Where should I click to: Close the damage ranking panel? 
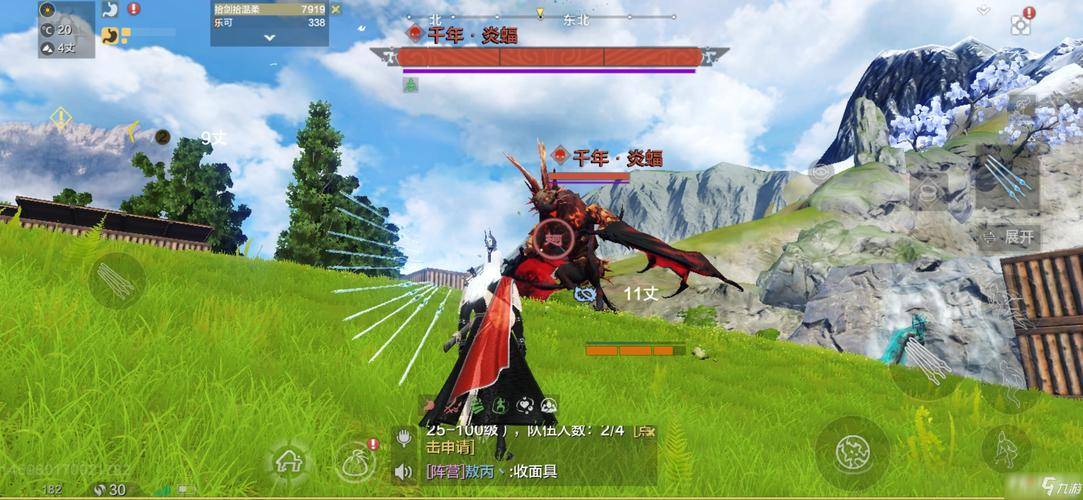point(336,9)
